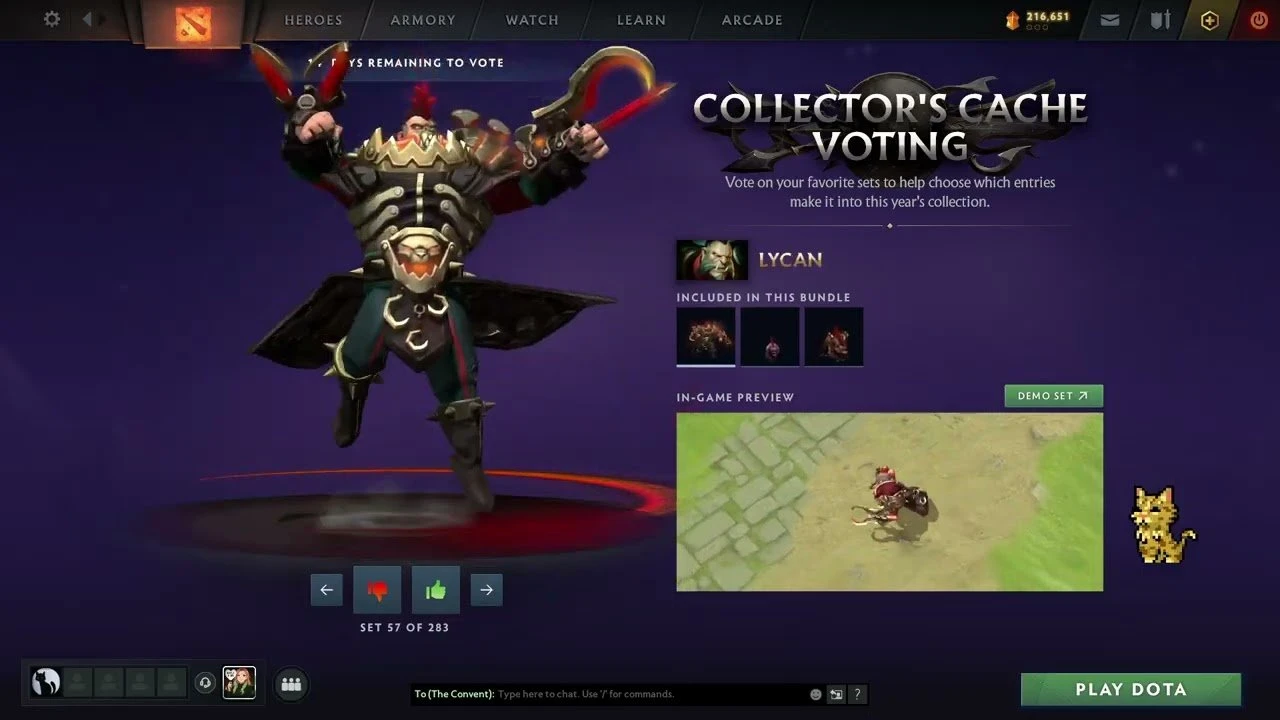This screenshot has width=1280, height=720.
Task: Open the mail inbox icon
Action: 1110,20
